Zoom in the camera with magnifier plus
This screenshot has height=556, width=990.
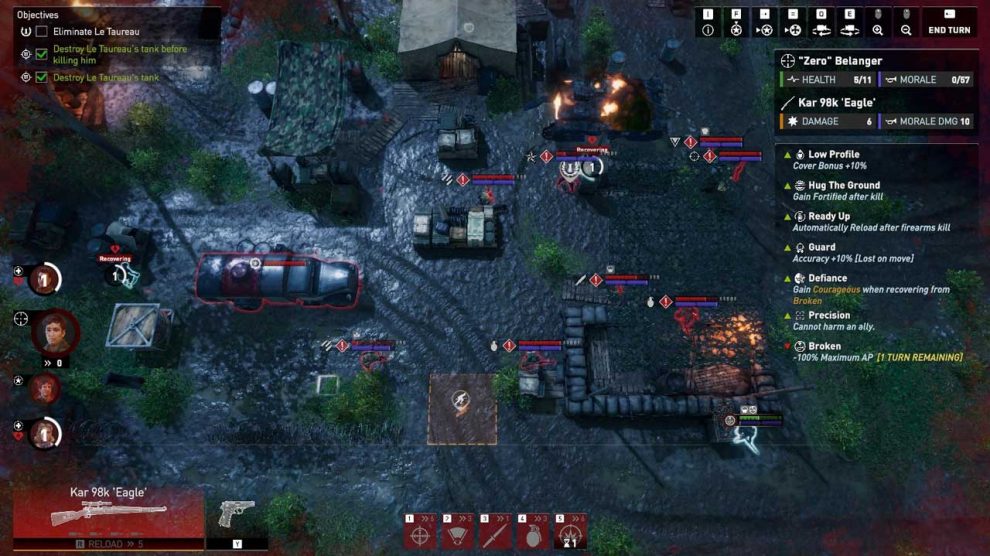[x=878, y=30]
